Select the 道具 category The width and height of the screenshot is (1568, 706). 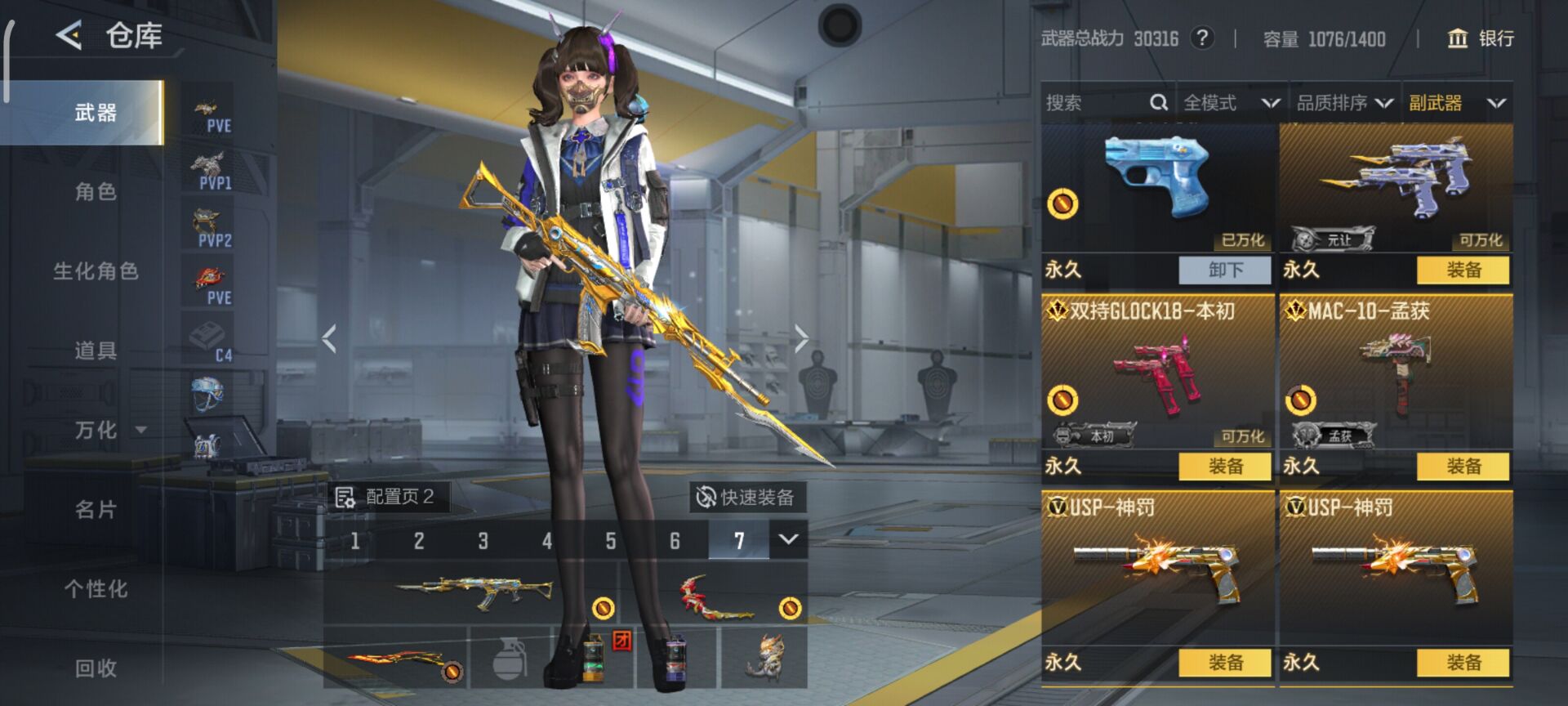point(96,351)
